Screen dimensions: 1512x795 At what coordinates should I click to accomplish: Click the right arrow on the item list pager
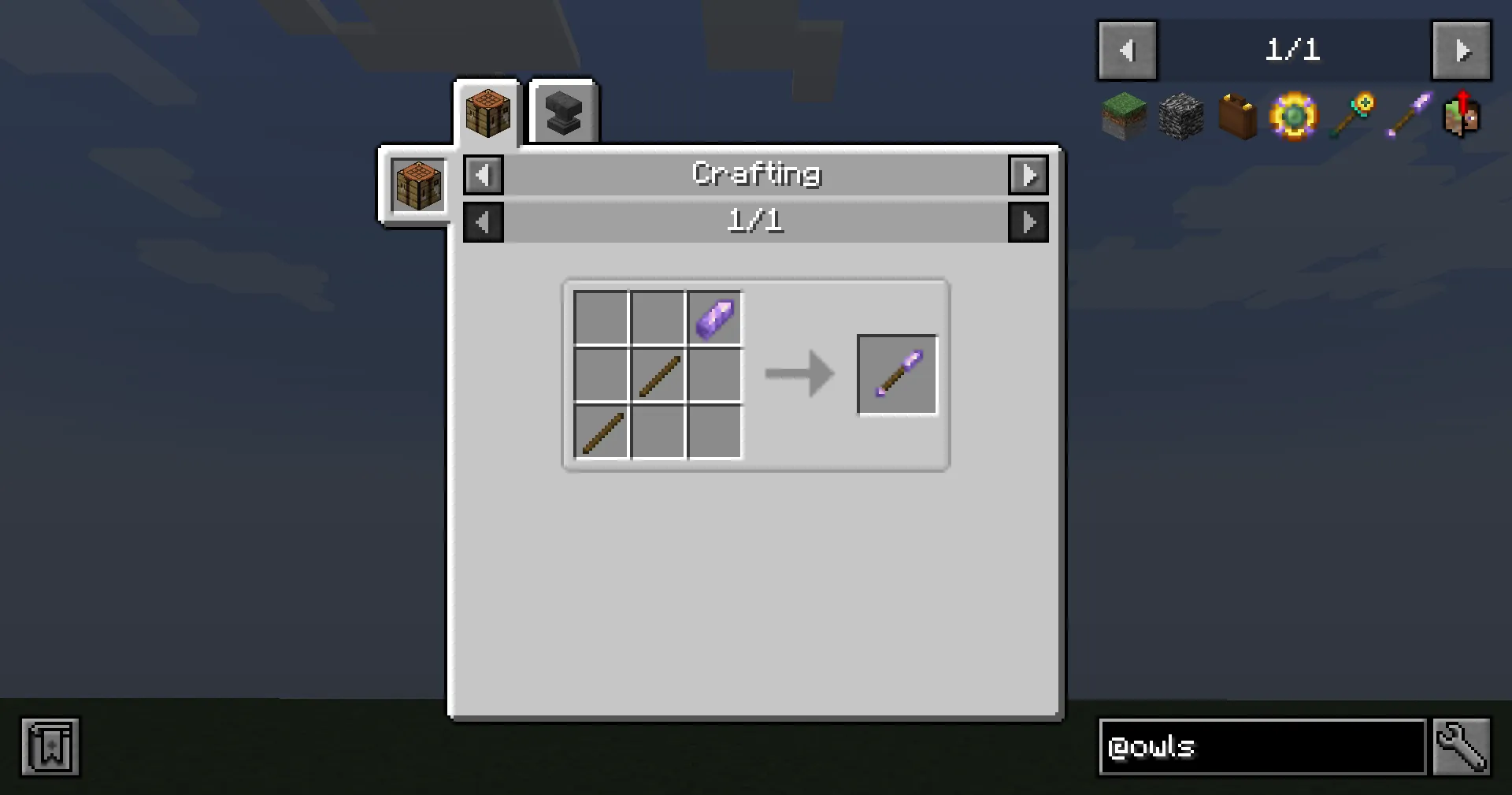tap(1462, 50)
